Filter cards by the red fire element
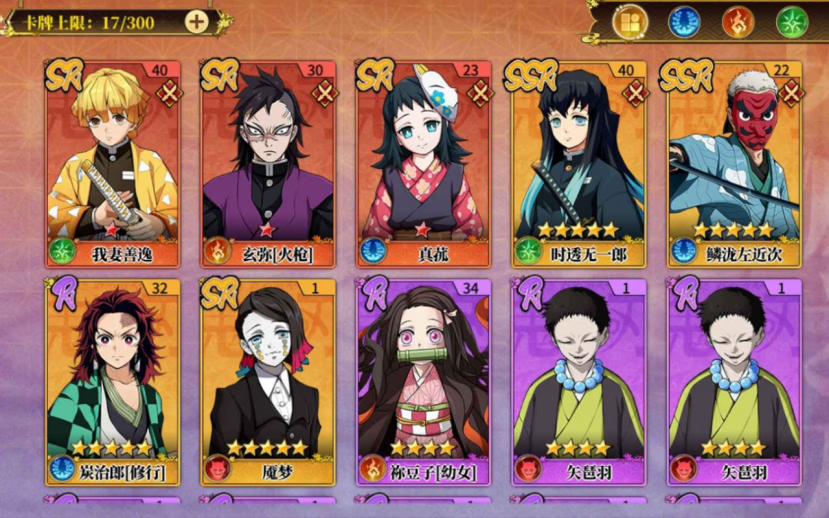 pyautogui.click(x=737, y=22)
